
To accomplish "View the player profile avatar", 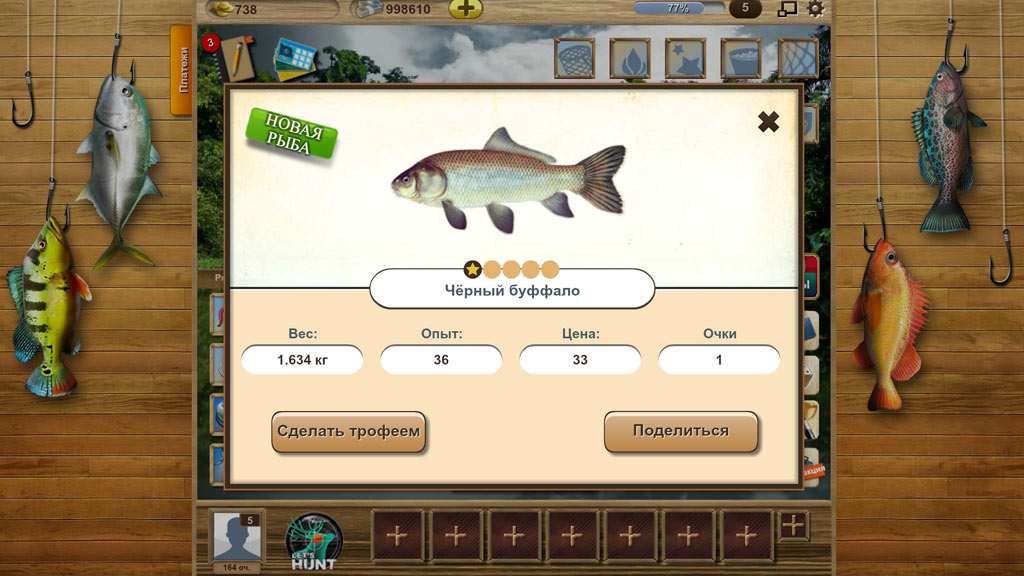I will (x=237, y=537).
